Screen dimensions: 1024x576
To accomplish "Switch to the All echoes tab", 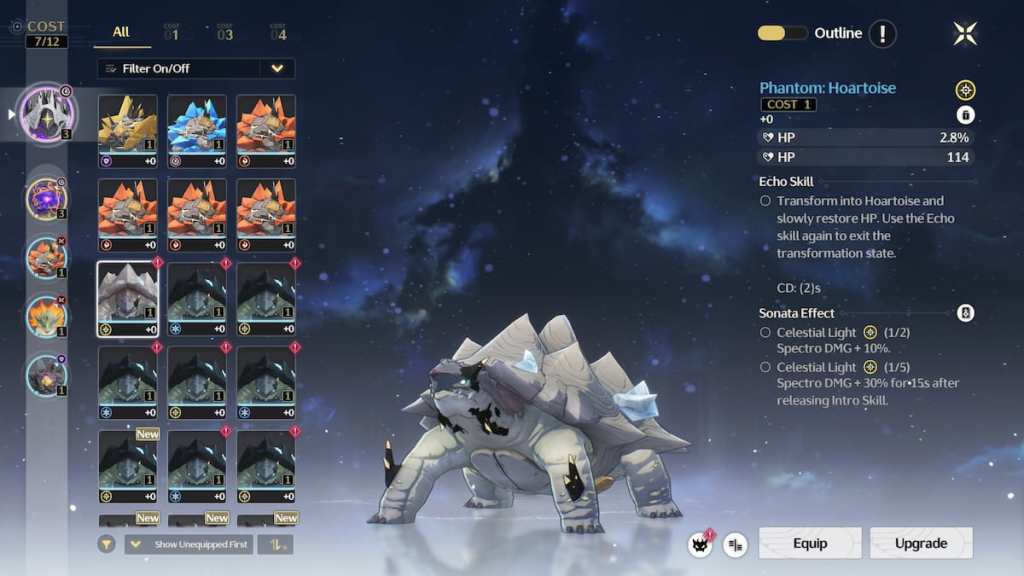I will tap(121, 32).
